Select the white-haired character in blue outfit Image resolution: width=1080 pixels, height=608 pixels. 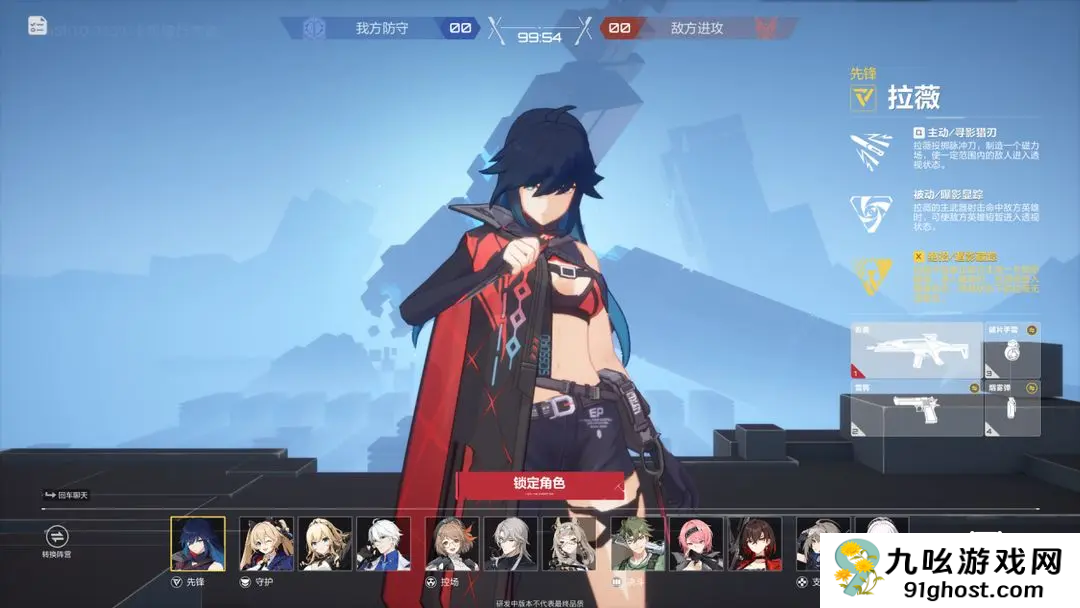coord(383,544)
